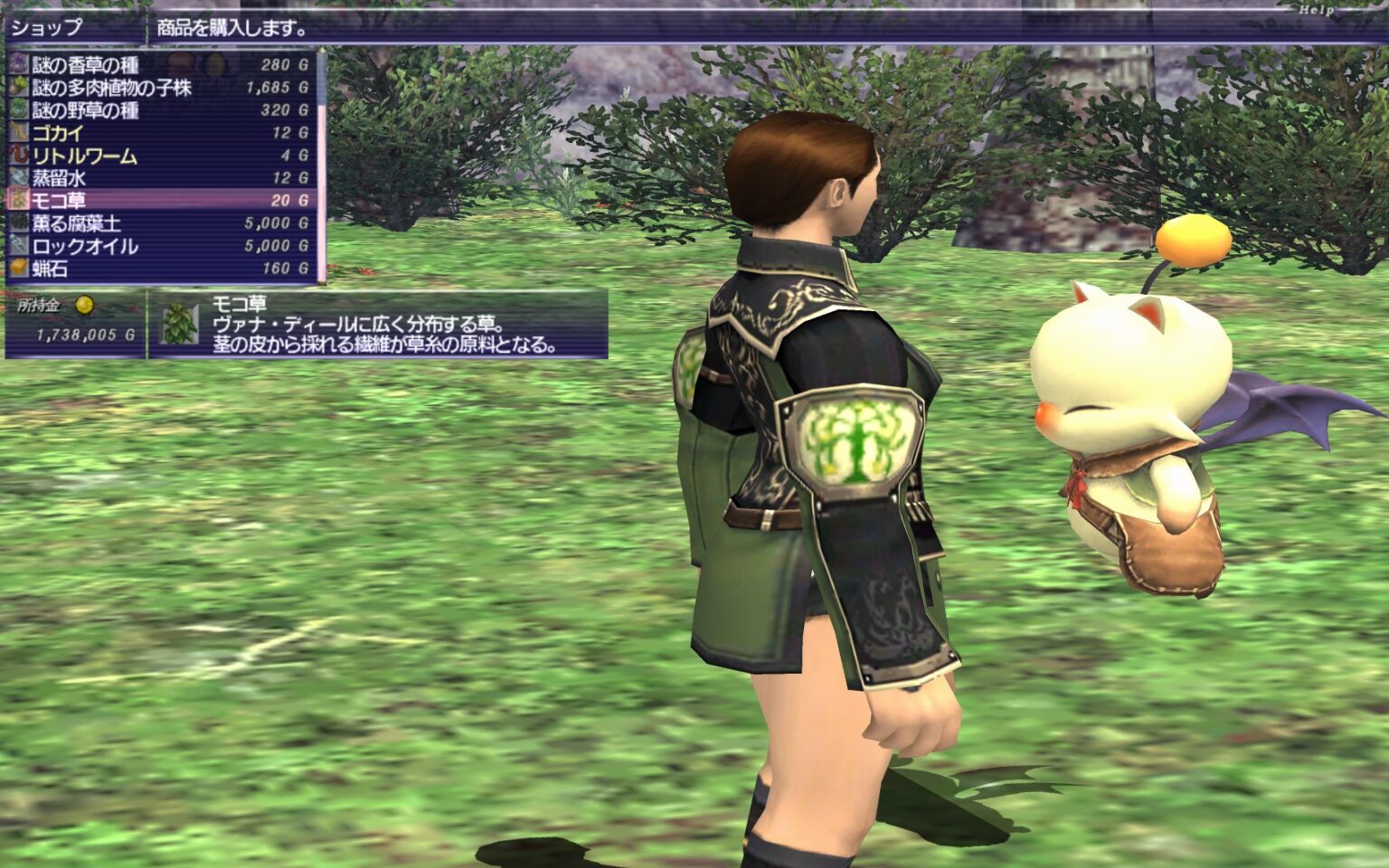Viewport: 1389px width, 868px height.
Task: Click the リトルワーム red worm icon
Action: point(20,154)
